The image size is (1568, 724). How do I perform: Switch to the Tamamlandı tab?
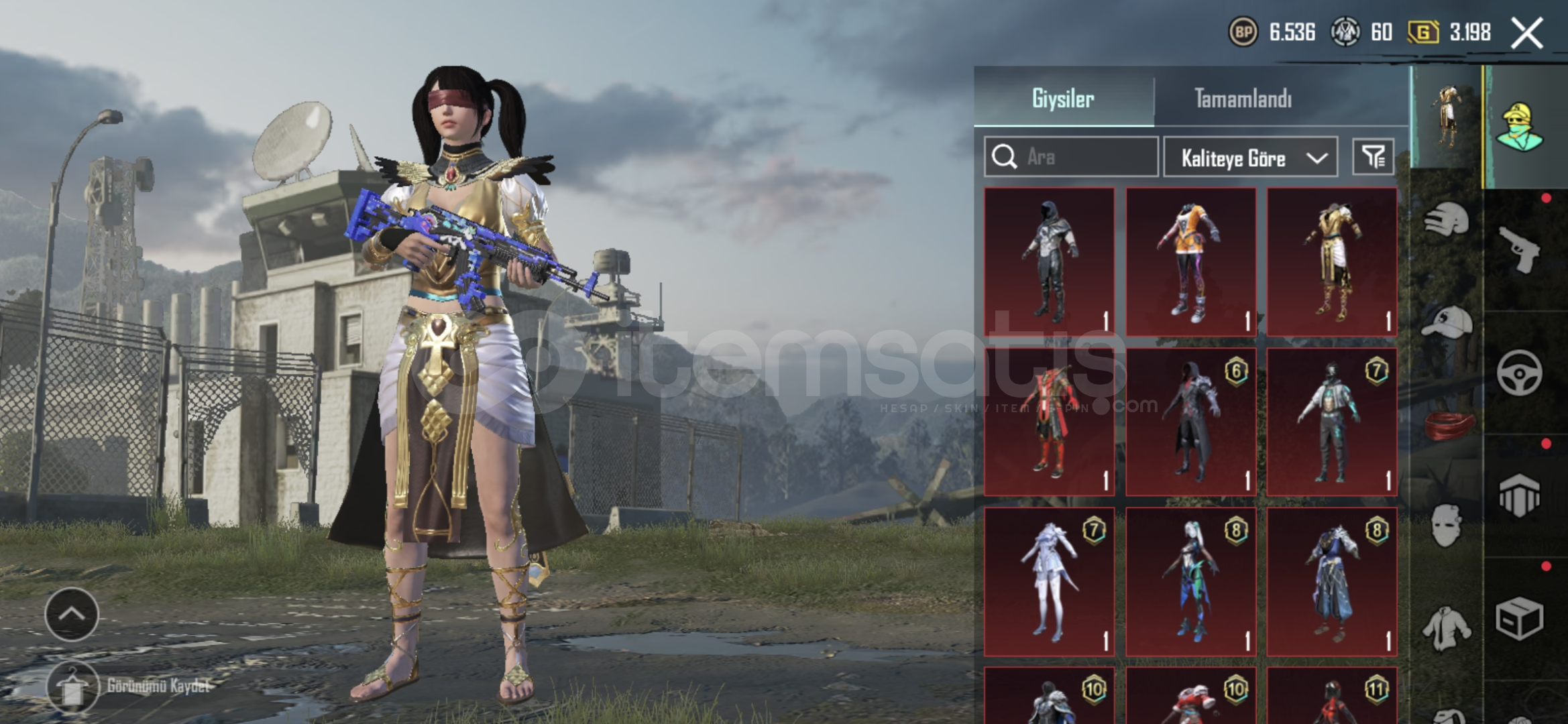[1243, 99]
